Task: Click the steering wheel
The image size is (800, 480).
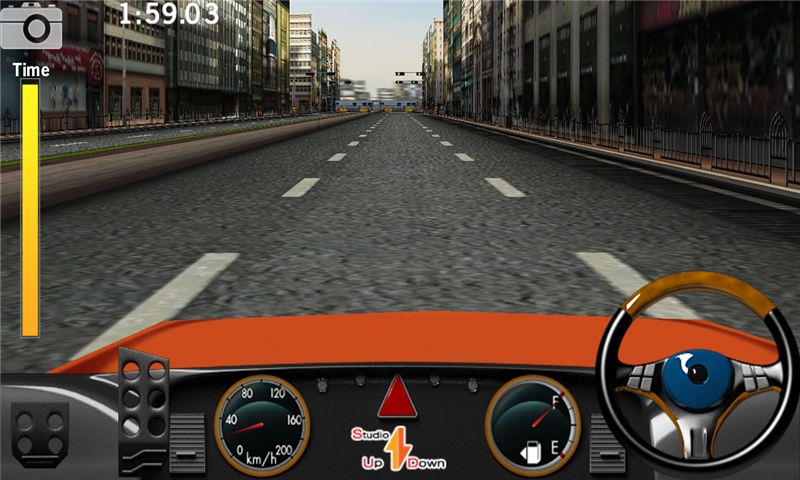Action: point(697,370)
